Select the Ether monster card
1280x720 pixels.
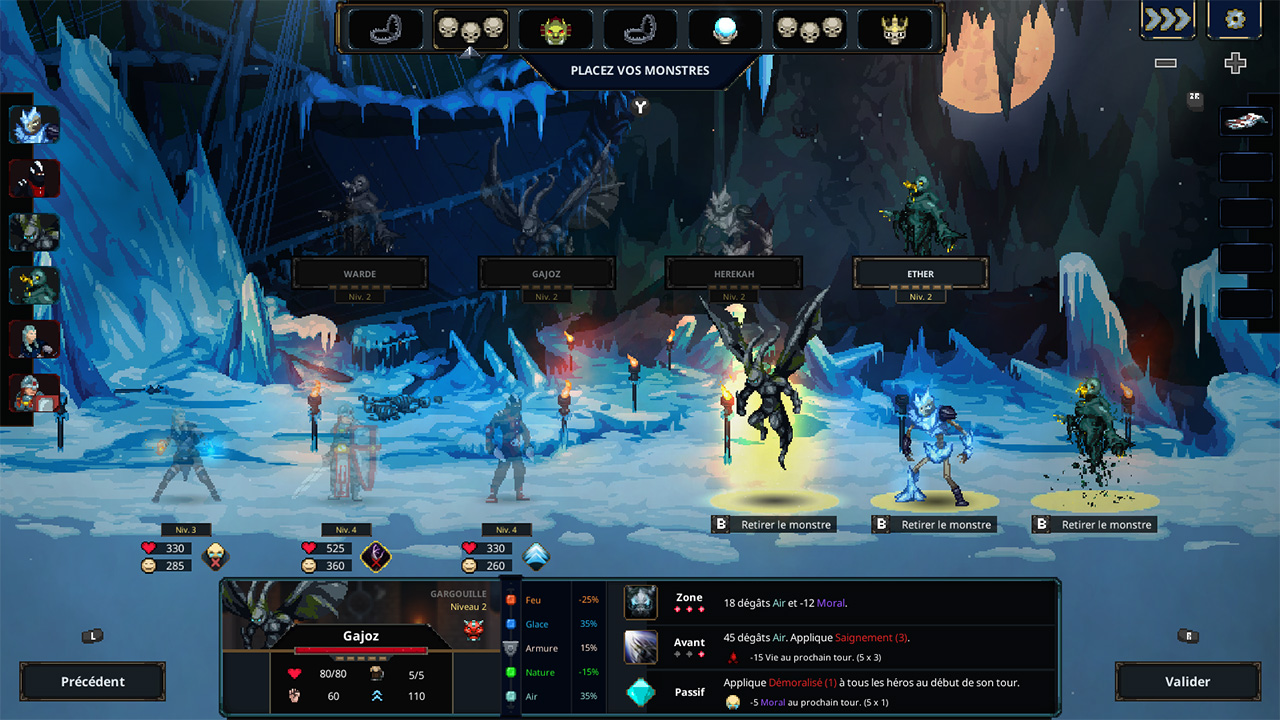(x=920, y=273)
